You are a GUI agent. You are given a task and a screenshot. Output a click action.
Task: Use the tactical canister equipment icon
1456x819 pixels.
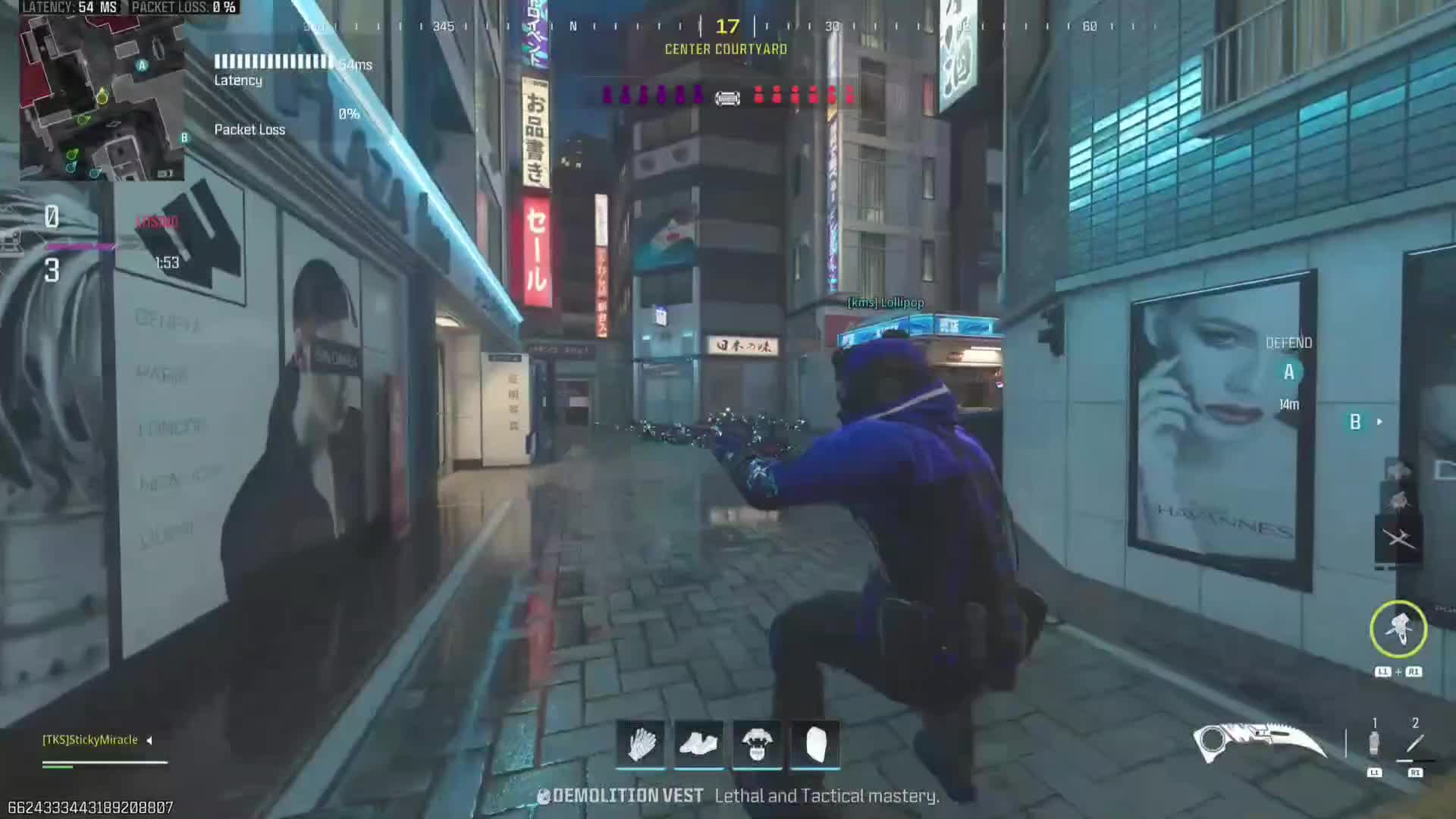[1374, 743]
